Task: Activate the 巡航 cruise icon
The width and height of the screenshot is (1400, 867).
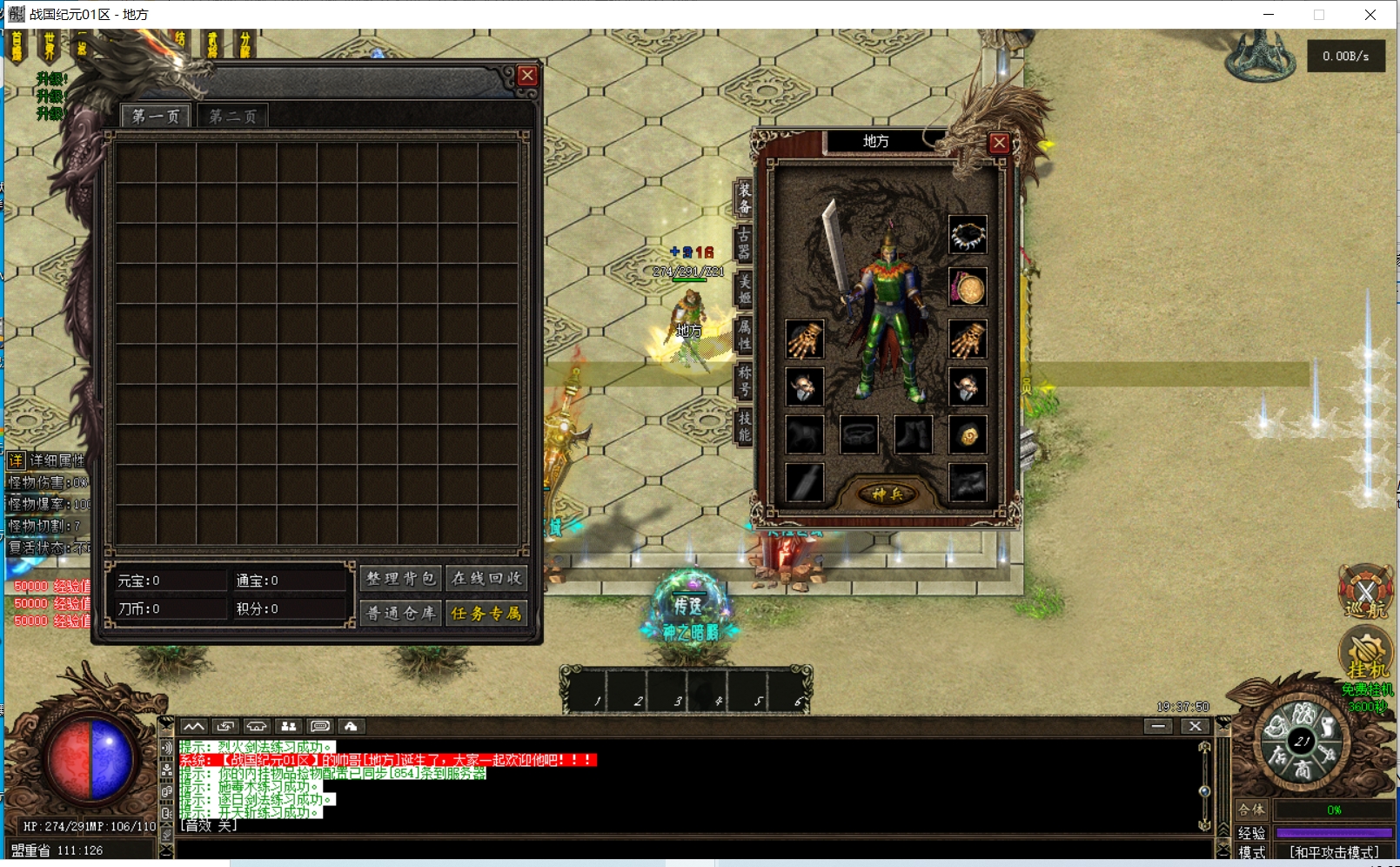Action: point(1365,593)
